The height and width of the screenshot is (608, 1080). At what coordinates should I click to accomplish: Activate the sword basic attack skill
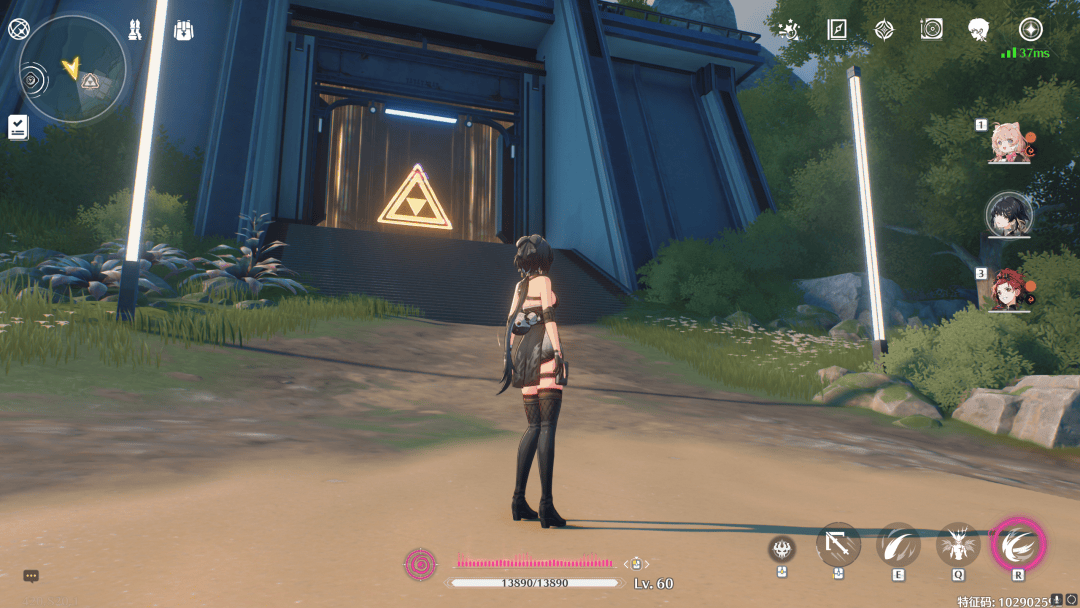pos(838,546)
